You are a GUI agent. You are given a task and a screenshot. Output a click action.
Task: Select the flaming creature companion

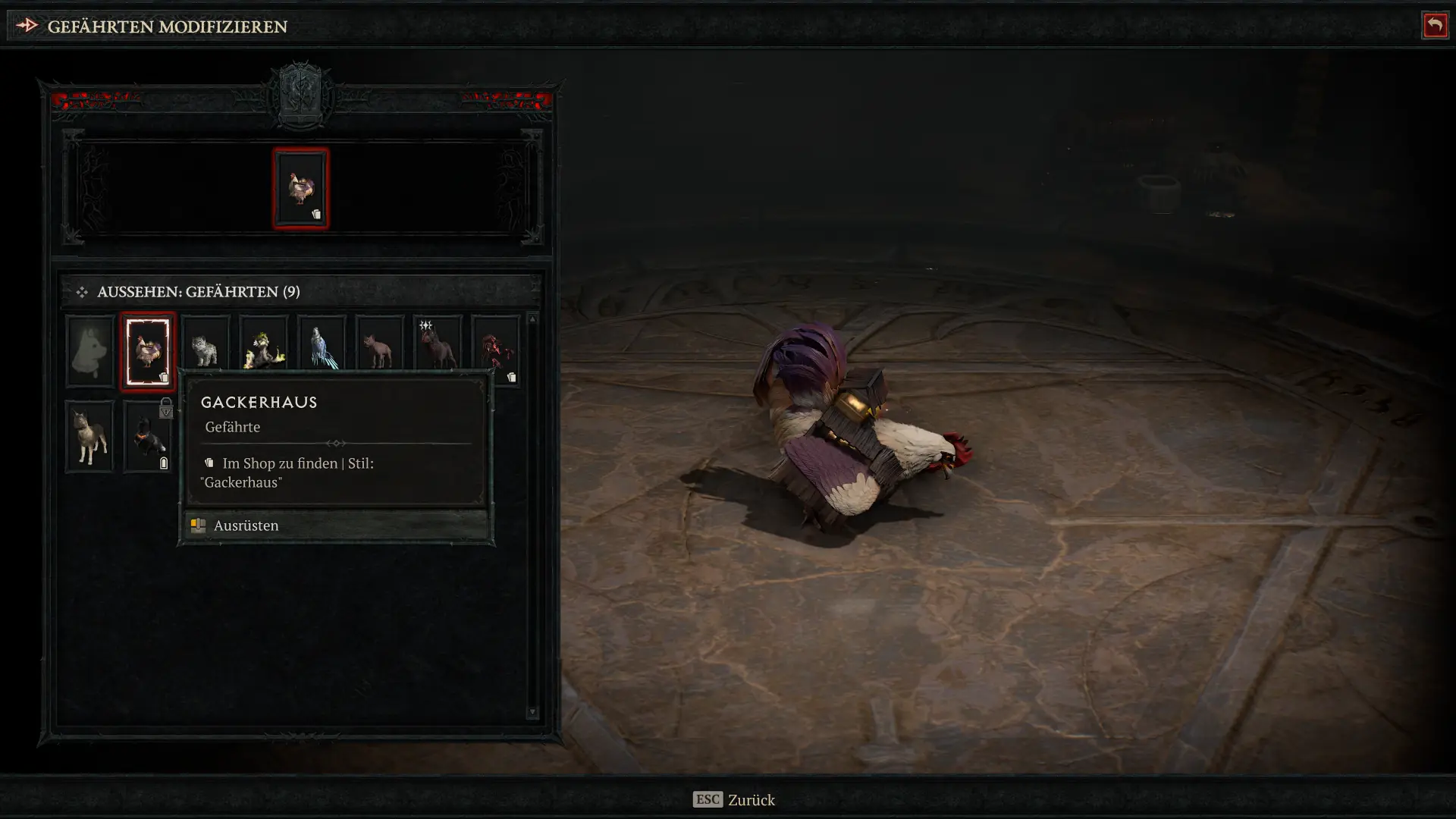point(263,345)
